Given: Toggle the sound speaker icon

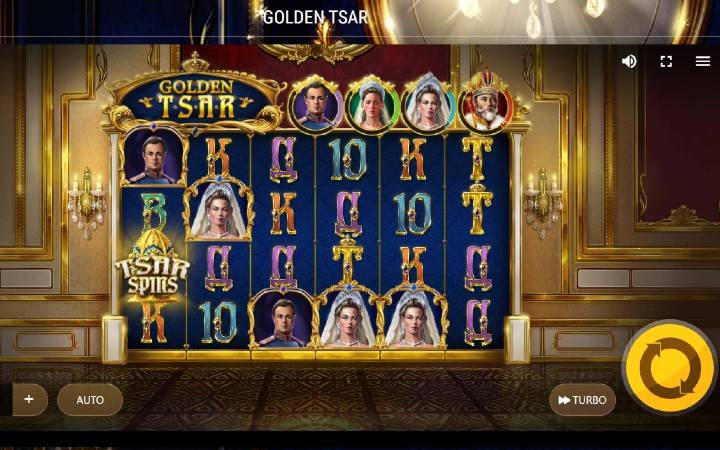Looking at the screenshot, I should (x=629, y=61).
